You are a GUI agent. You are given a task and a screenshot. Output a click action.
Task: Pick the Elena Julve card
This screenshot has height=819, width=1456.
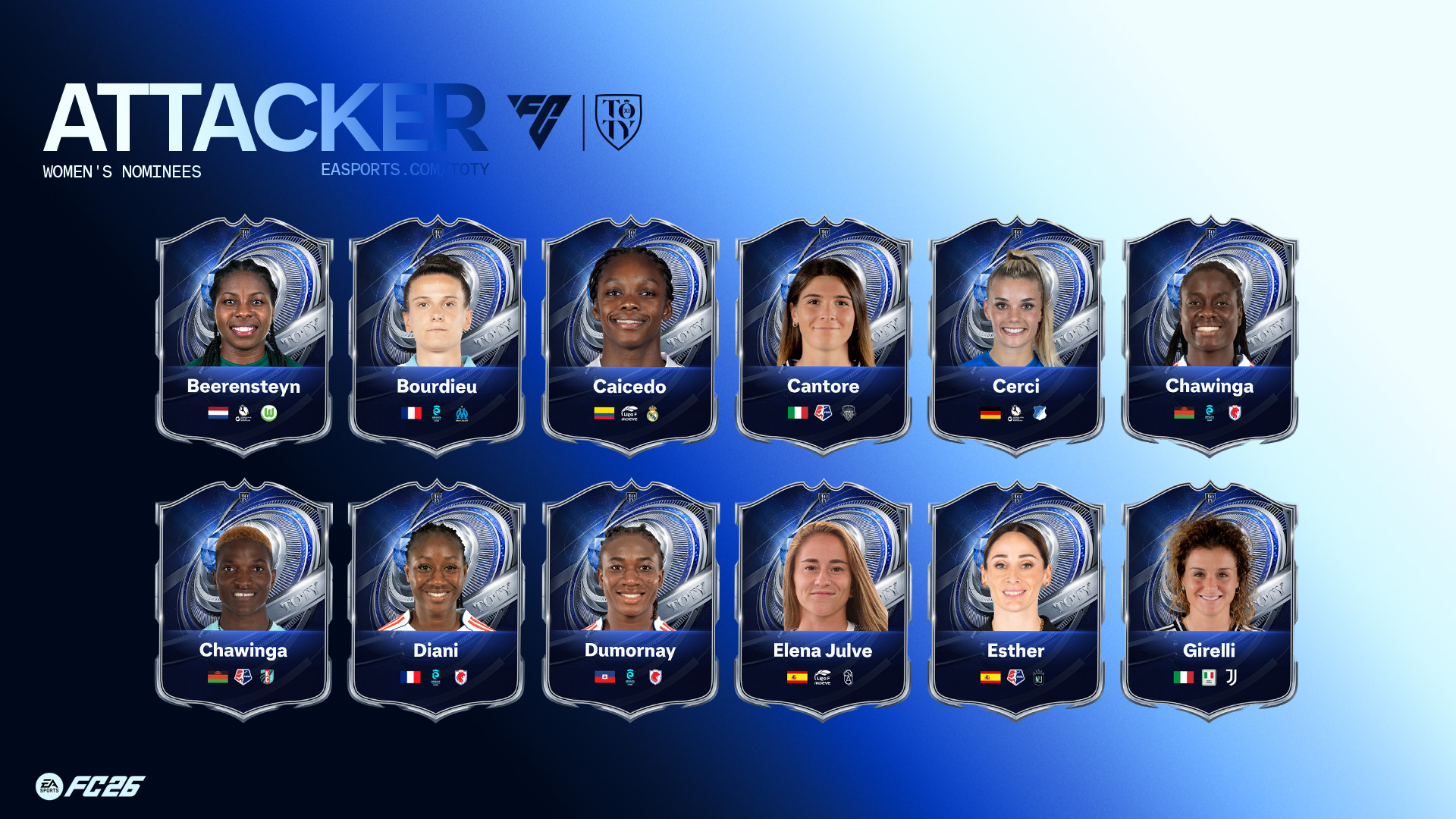click(823, 601)
